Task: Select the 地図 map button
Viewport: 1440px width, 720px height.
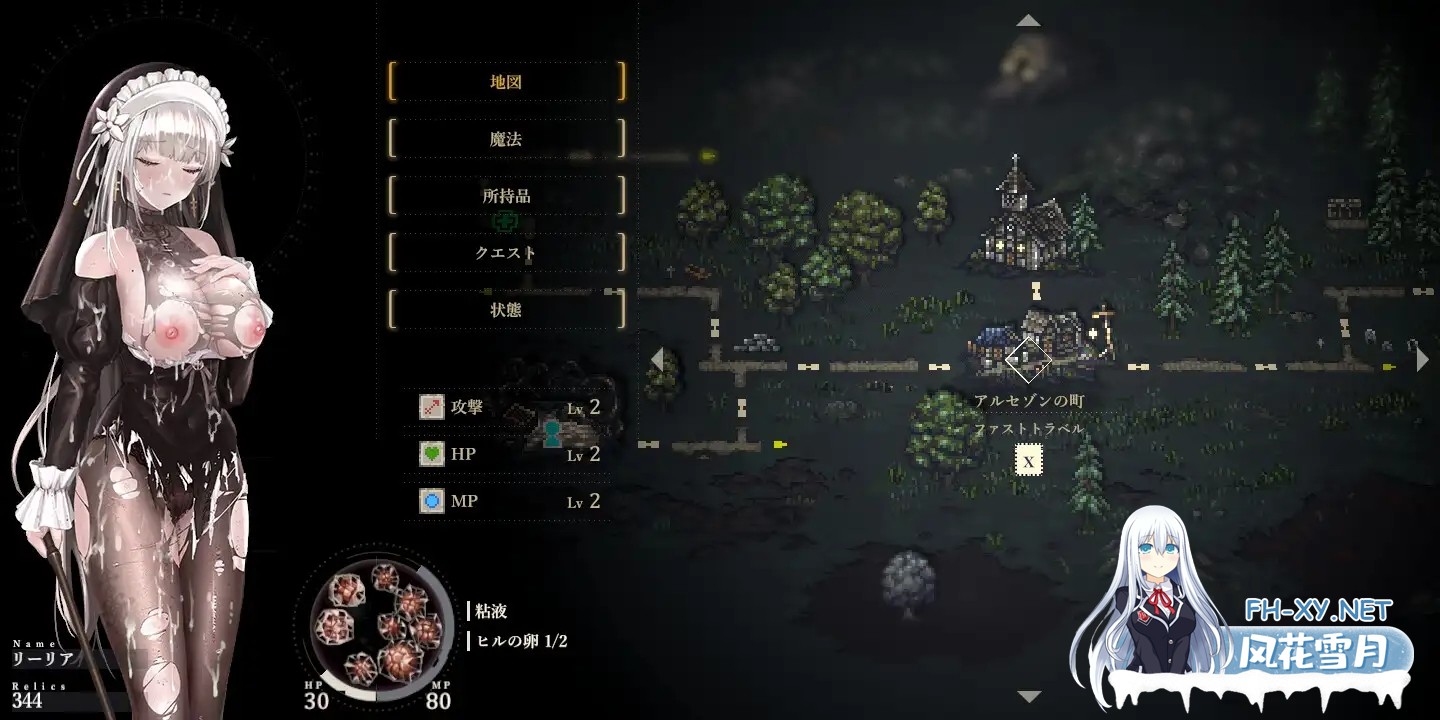Action: (x=508, y=82)
